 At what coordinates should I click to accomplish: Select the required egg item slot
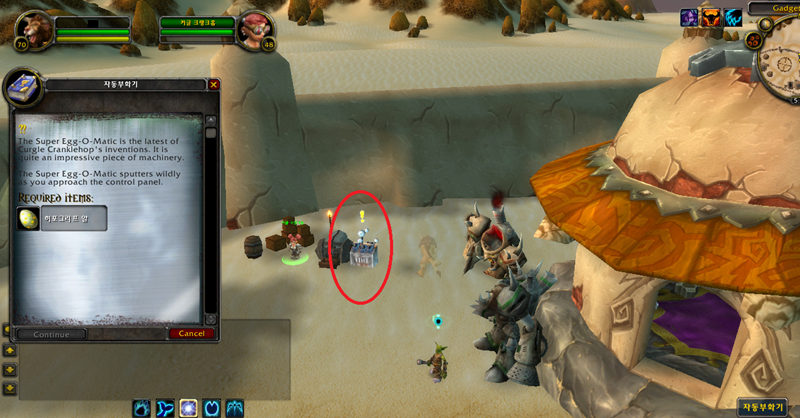pos(30,218)
